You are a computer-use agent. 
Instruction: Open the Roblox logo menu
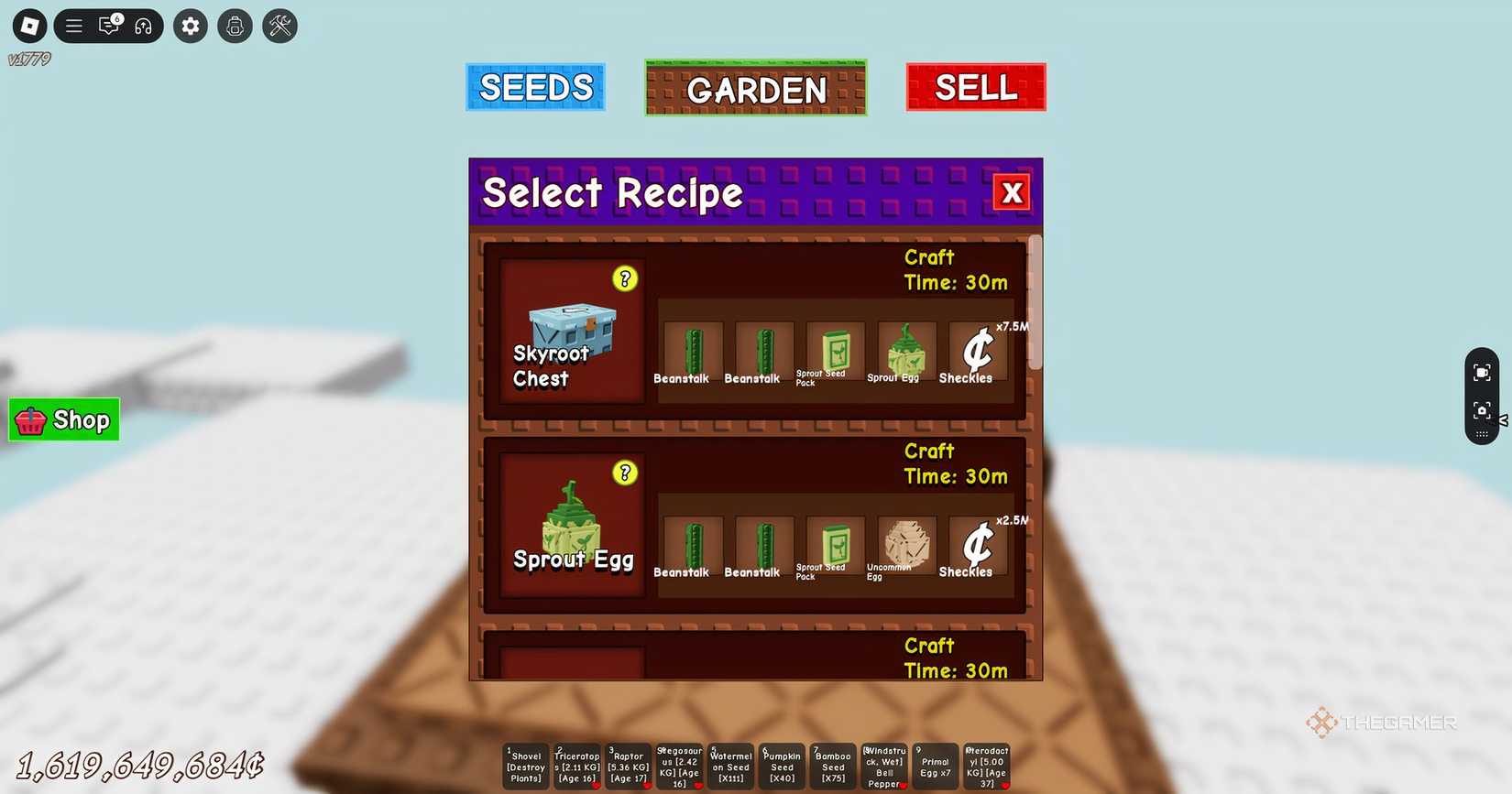coord(28,26)
